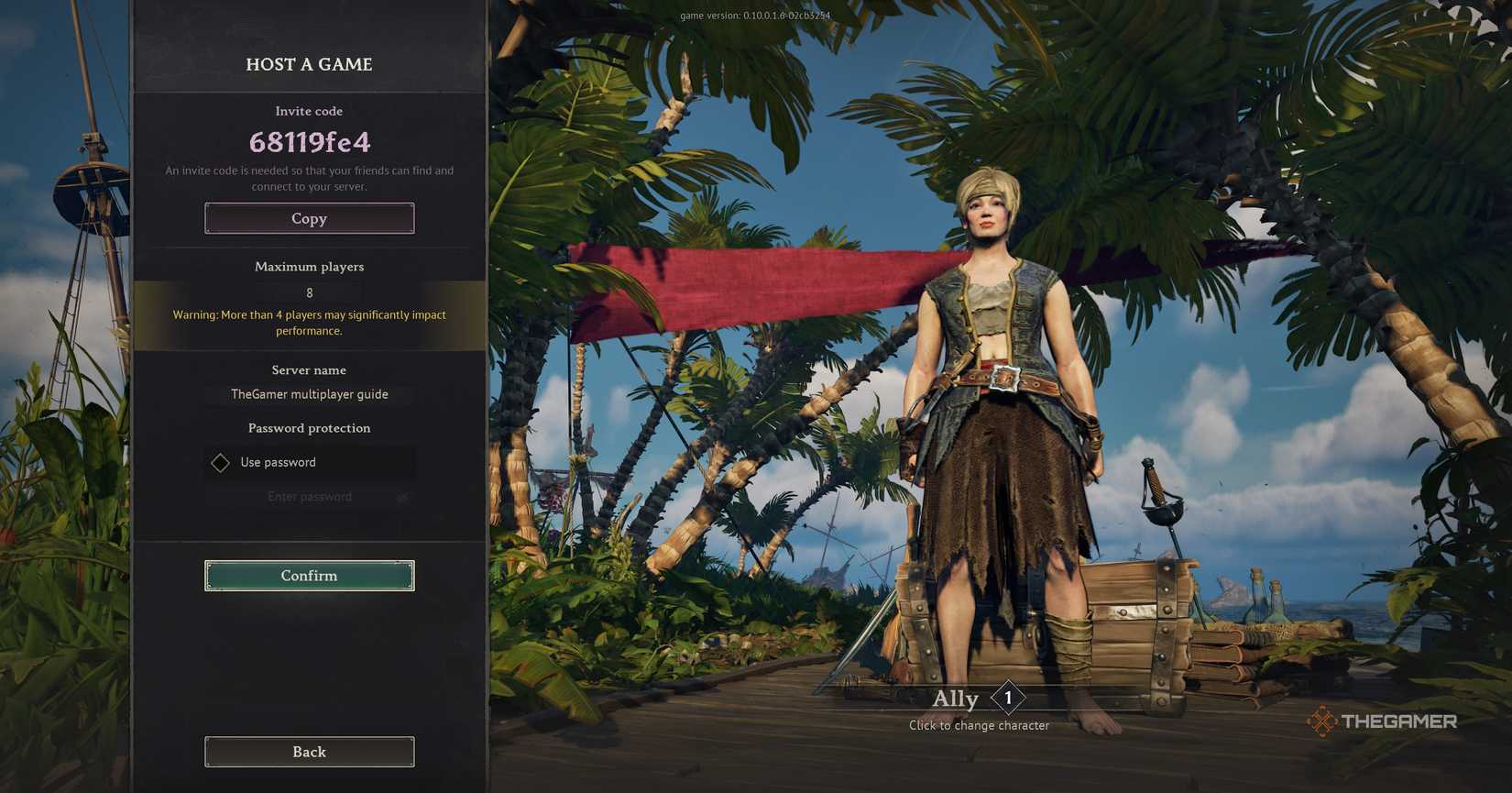This screenshot has width=1512, height=793.
Task: Change the maximum players value
Action: pos(309,293)
